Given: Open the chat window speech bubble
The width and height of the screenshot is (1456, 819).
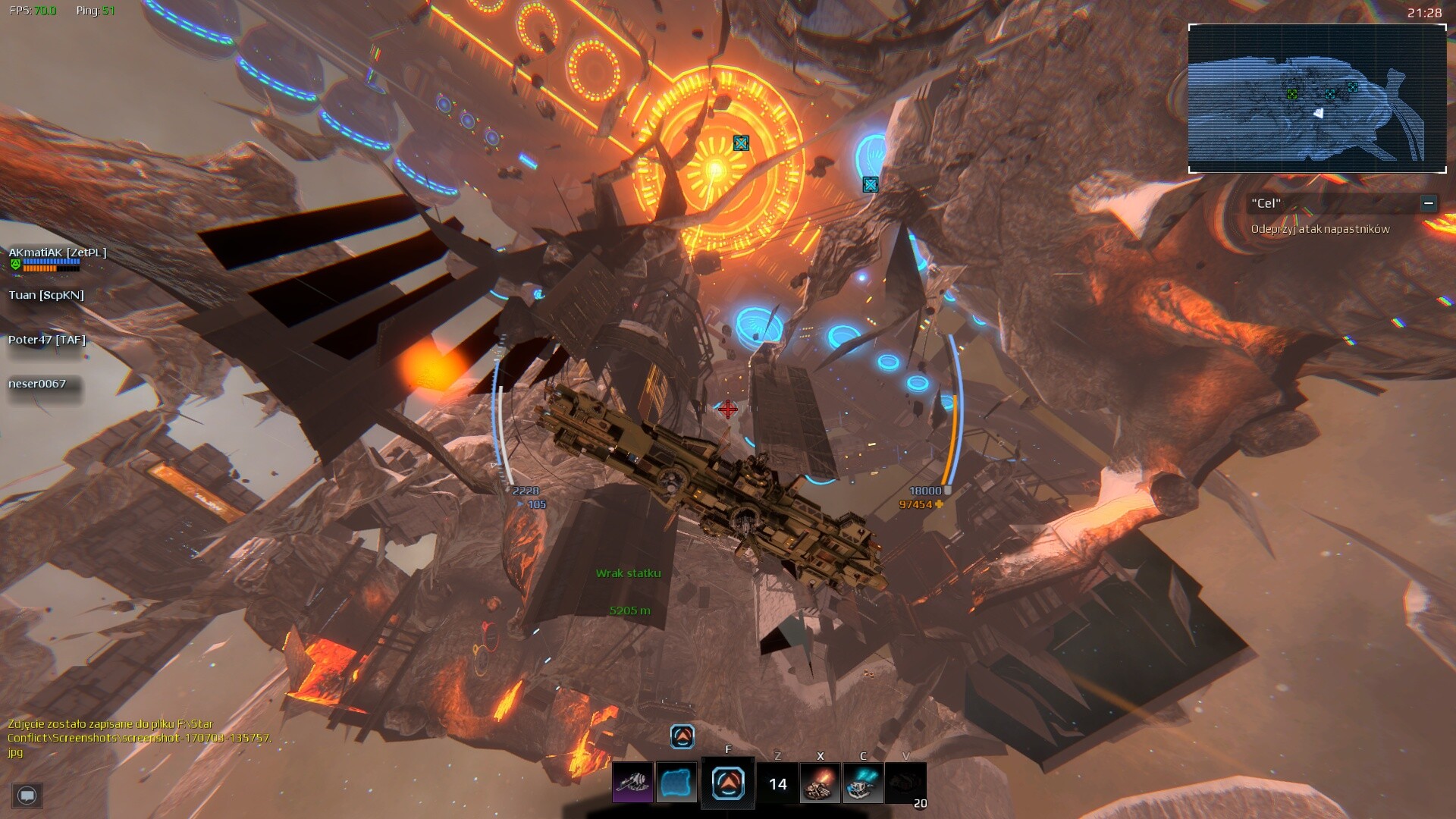Looking at the screenshot, I should (27, 795).
